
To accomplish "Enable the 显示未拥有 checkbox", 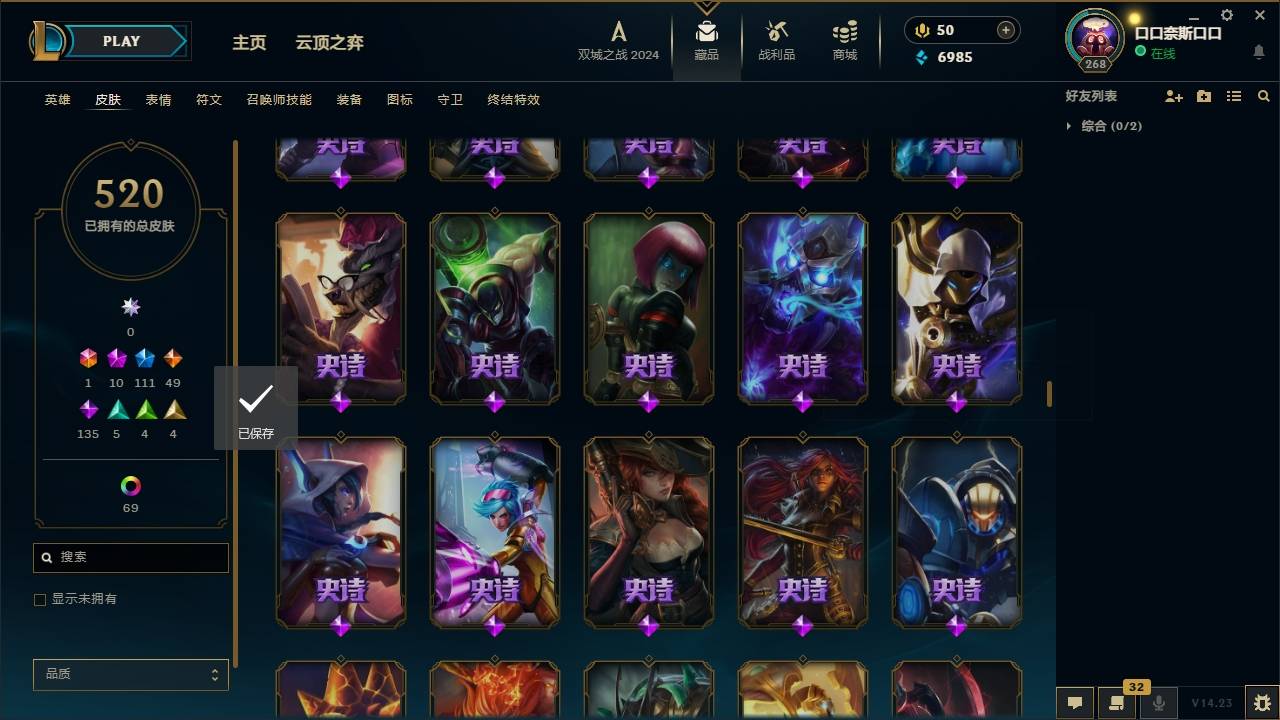I will coord(40,599).
